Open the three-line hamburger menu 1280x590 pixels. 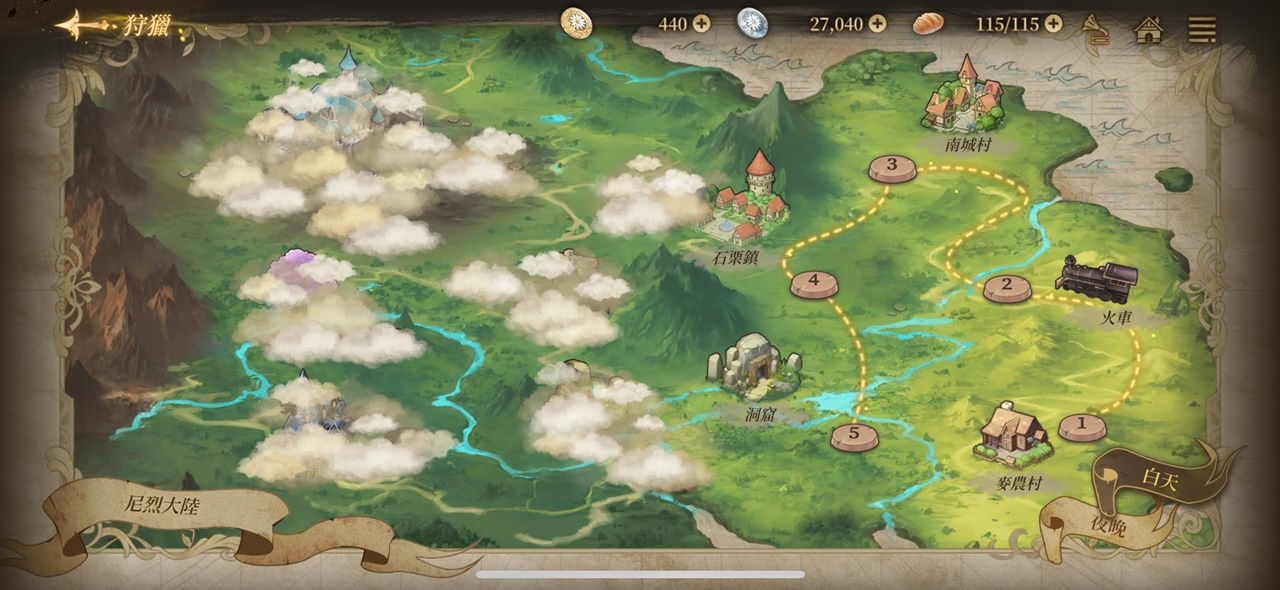(1202, 29)
